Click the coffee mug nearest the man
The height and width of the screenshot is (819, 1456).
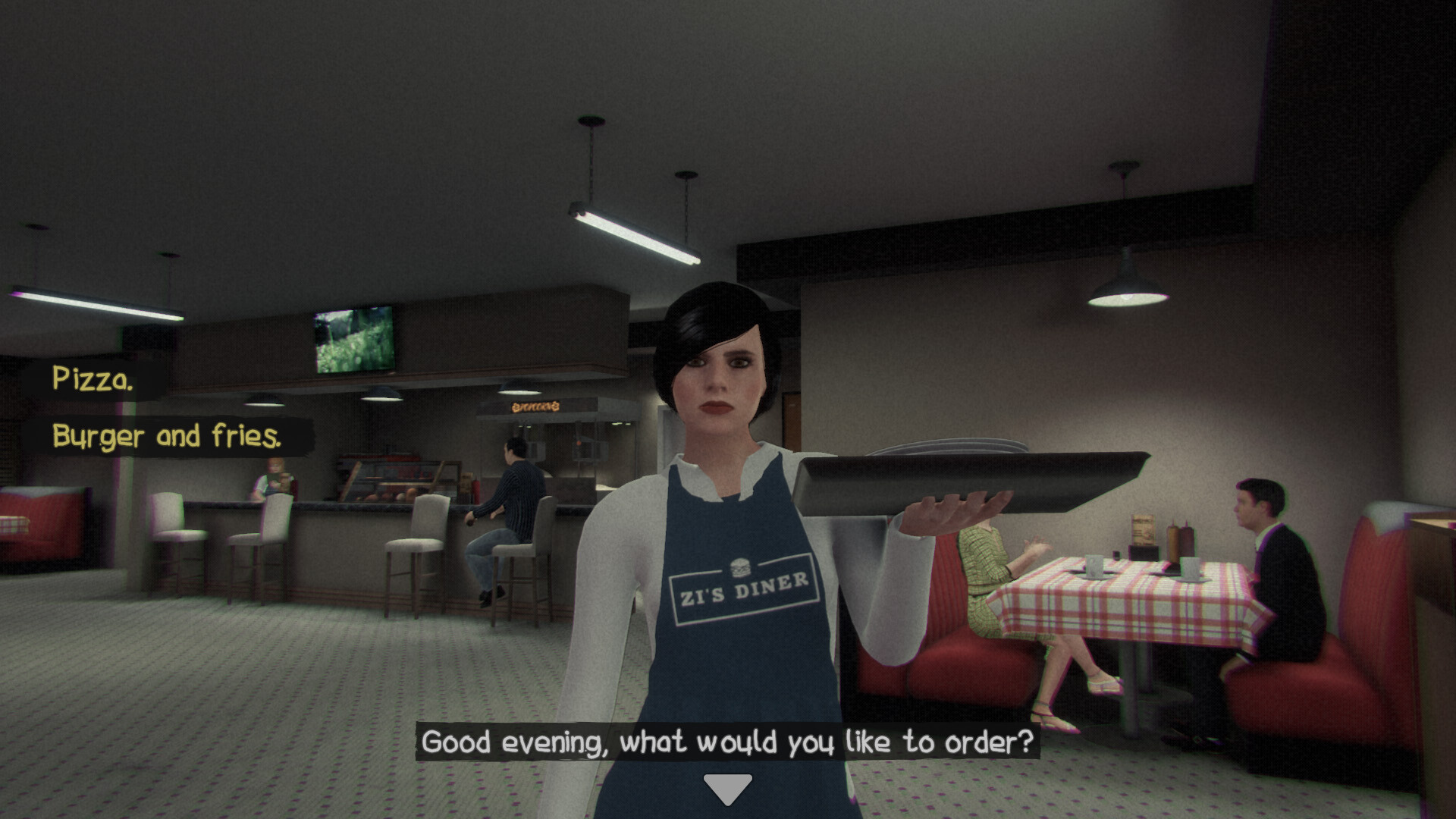[x=1189, y=569]
